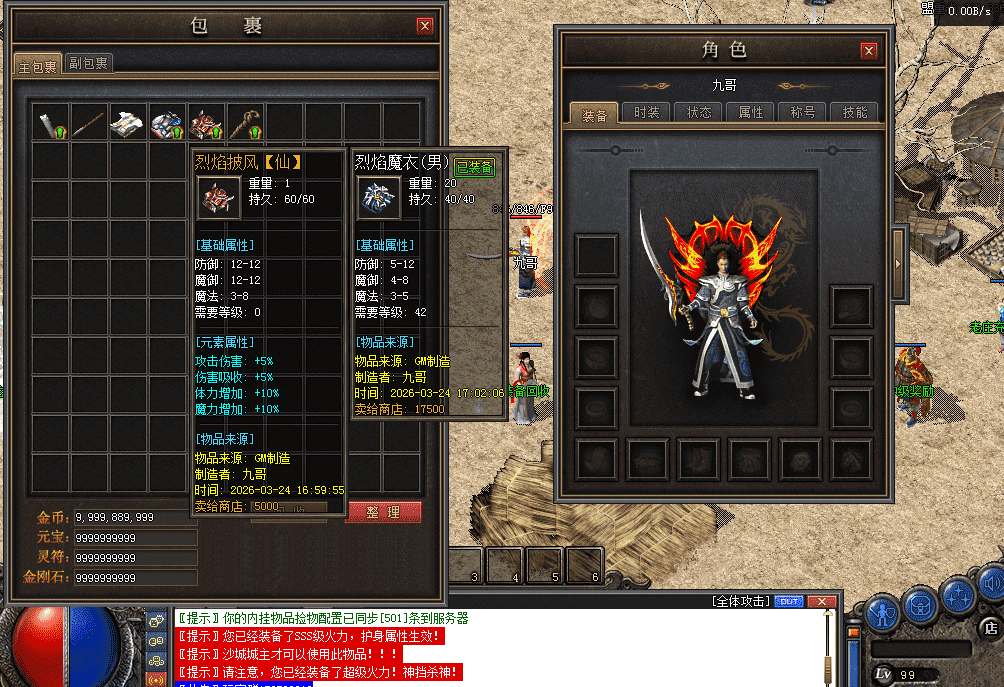Close the 包裹 inventory window

coord(425,26)
